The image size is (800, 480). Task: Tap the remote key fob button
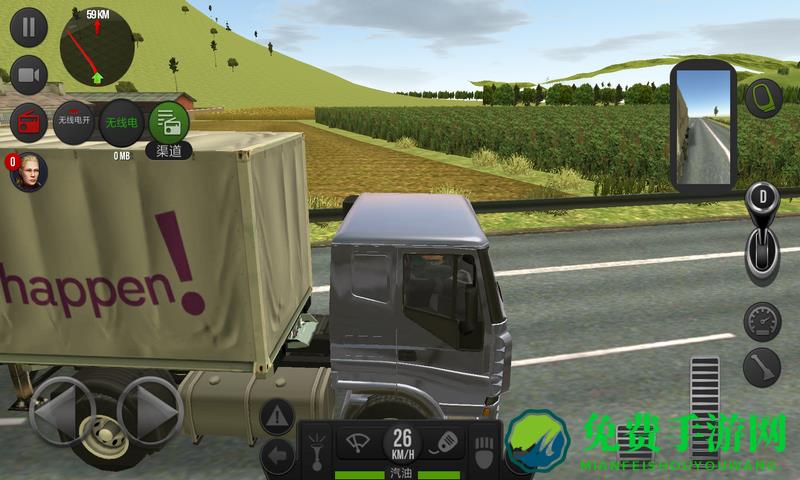(446, 441)
